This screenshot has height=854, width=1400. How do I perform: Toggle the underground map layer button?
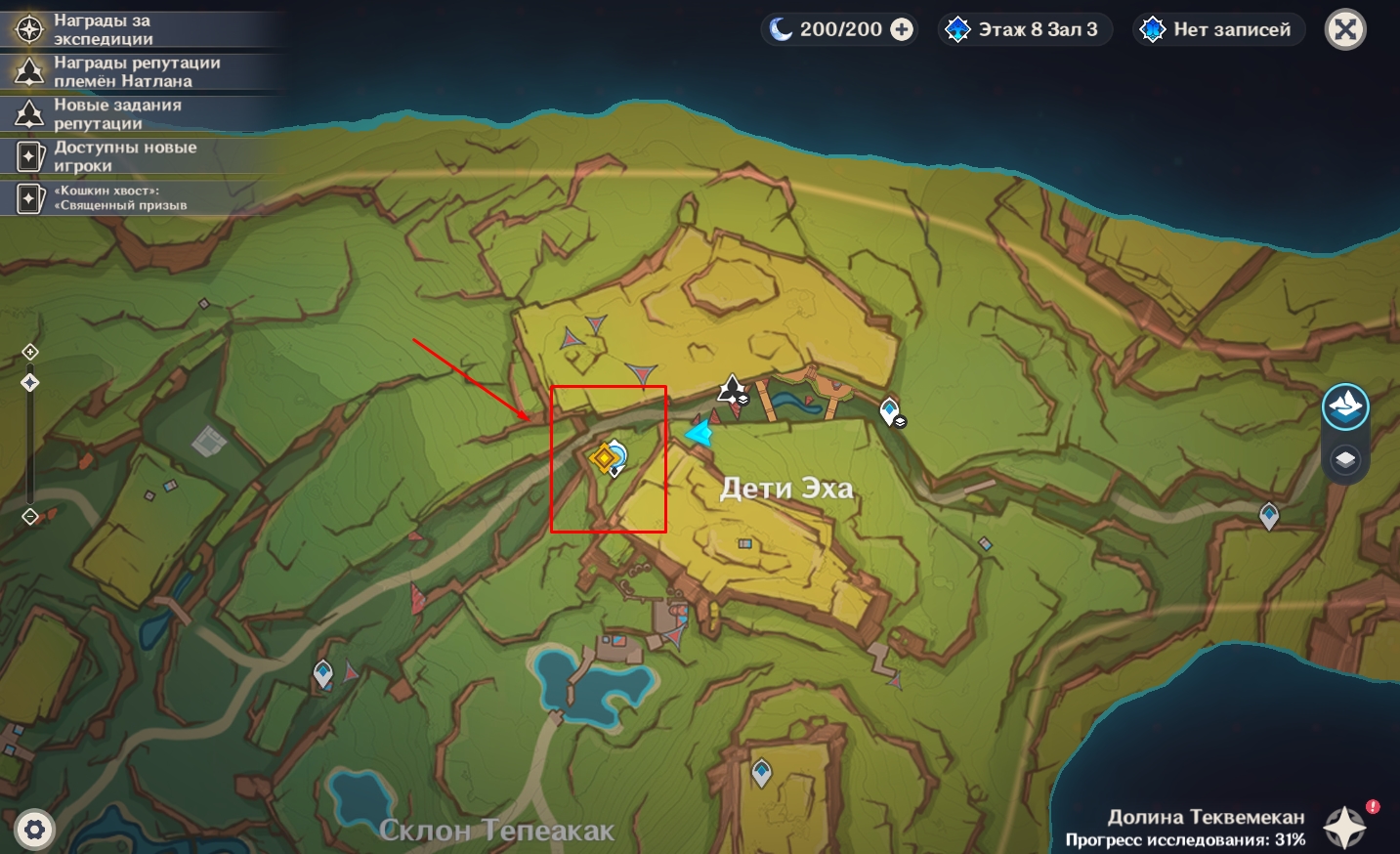(x=1345, y=406)
